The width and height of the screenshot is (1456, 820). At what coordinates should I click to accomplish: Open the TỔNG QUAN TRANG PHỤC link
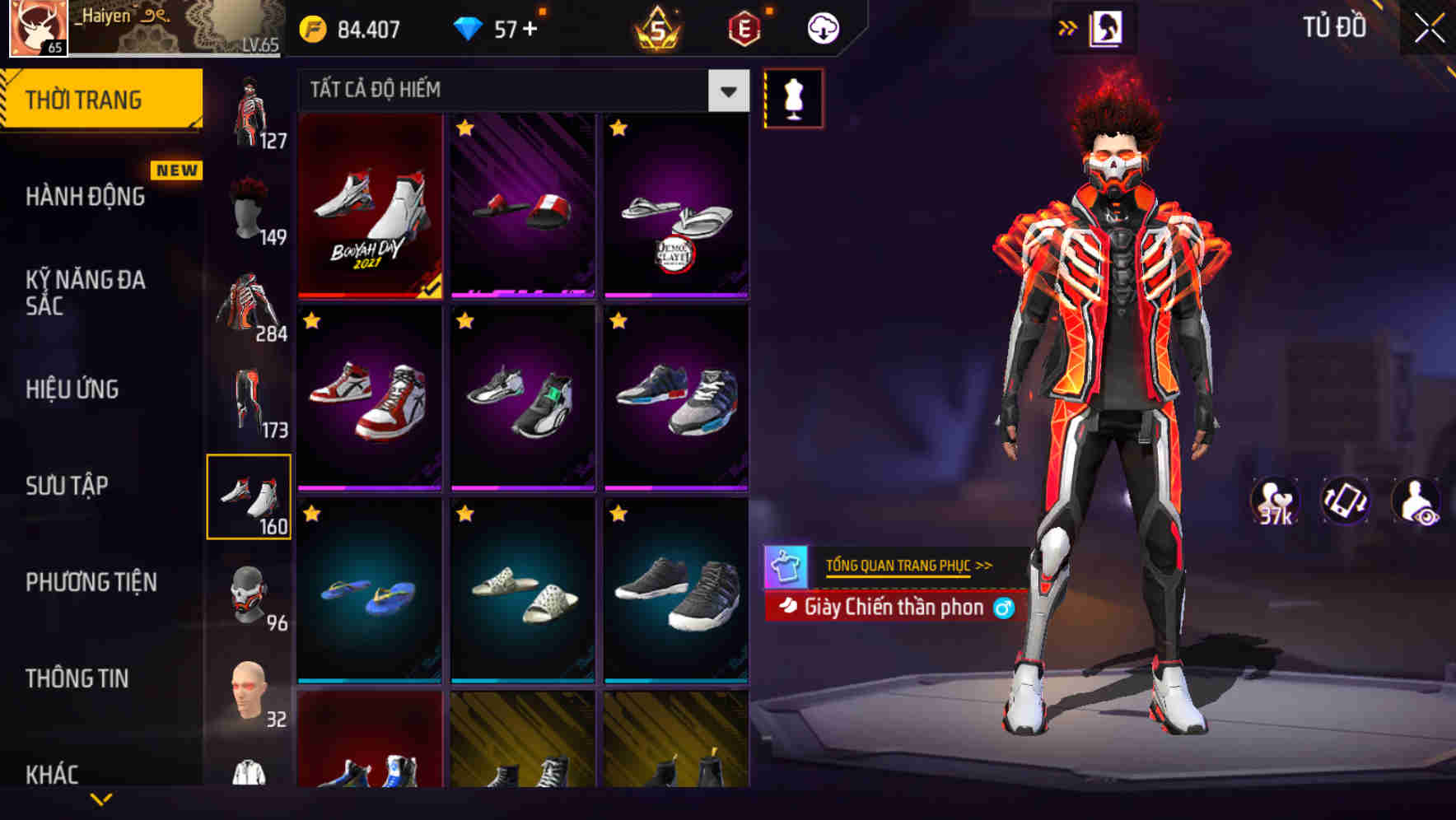(906, 565)
